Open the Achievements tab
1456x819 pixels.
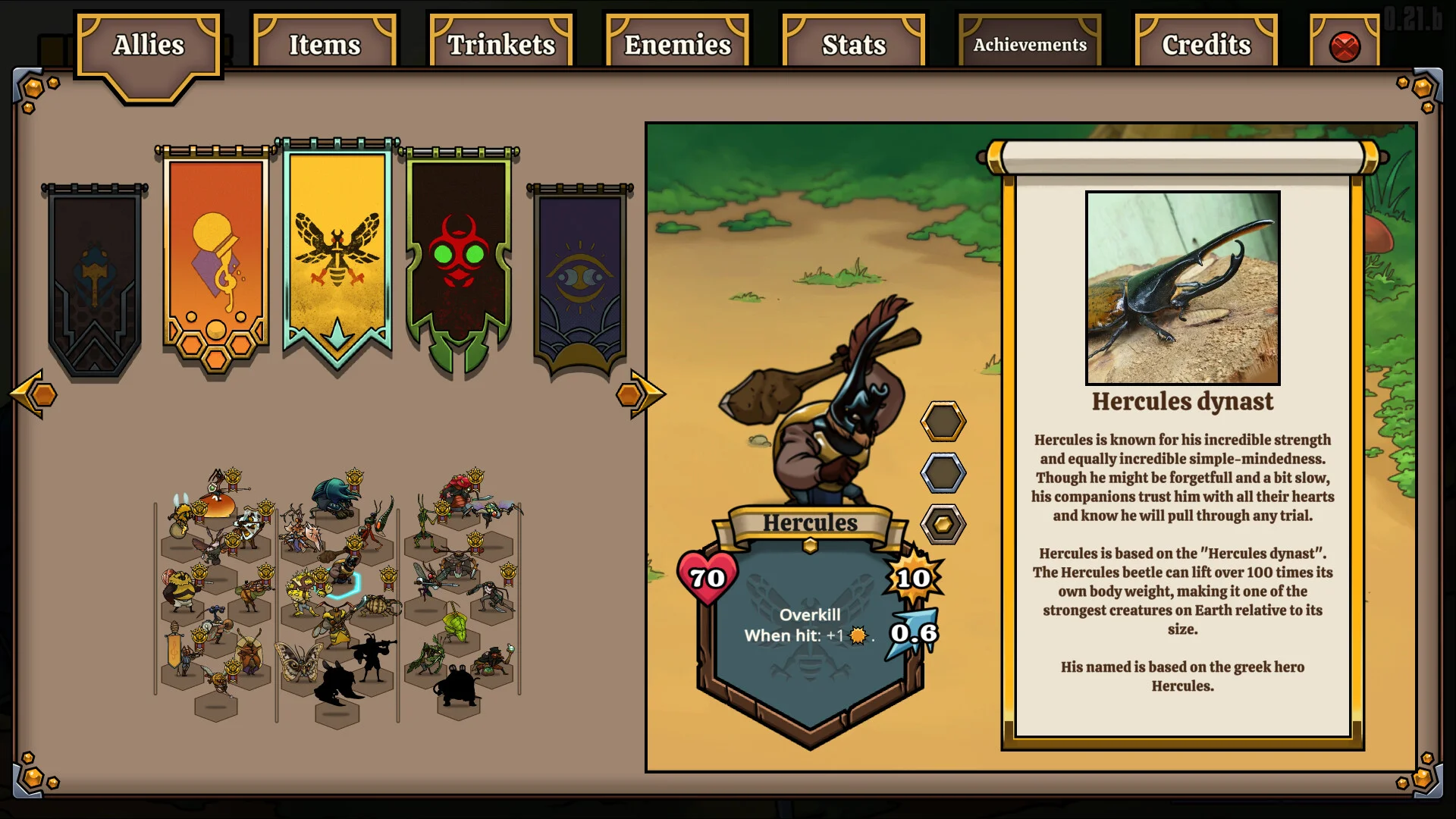pyautogui.click(x=1030, y=45)
